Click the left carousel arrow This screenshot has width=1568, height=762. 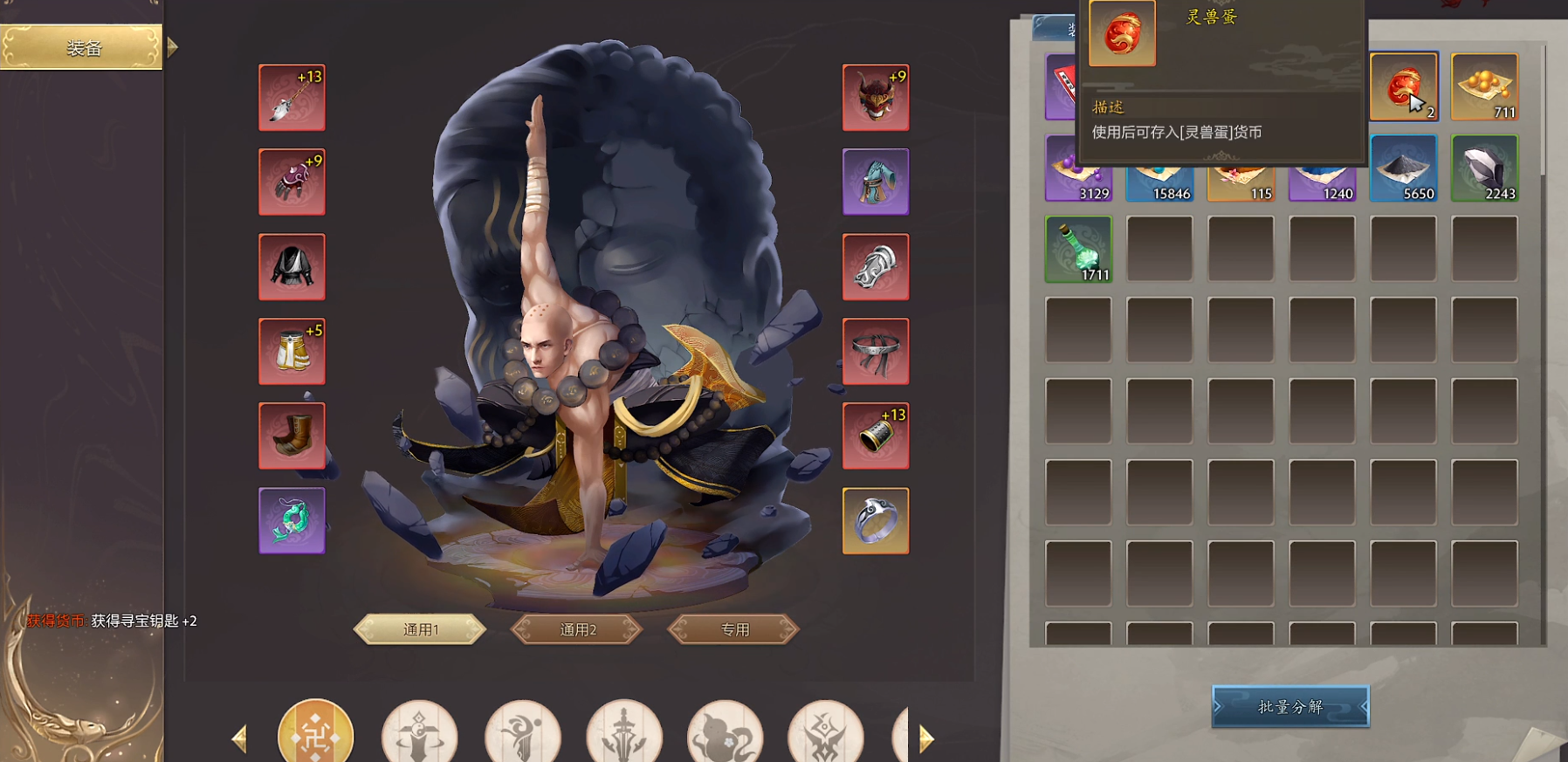(x=241, y=736)
